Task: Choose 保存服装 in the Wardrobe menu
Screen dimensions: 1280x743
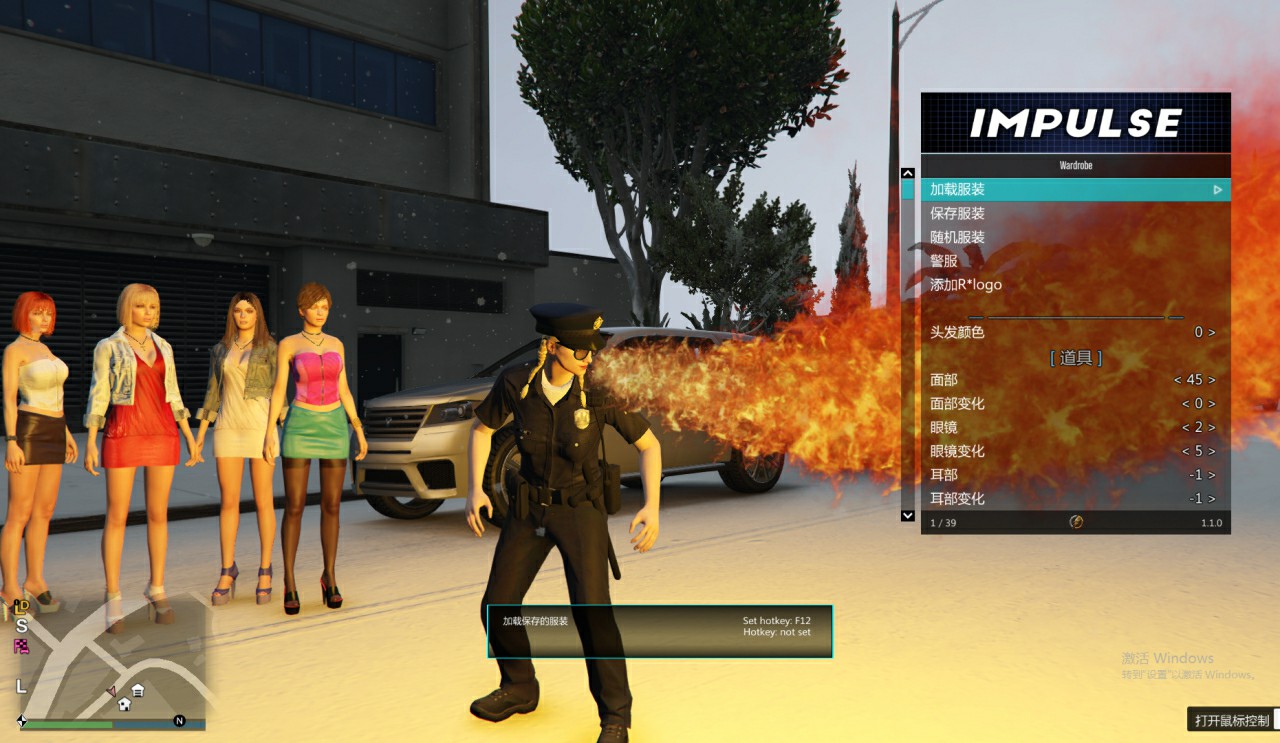Action: click(1075, 213)
